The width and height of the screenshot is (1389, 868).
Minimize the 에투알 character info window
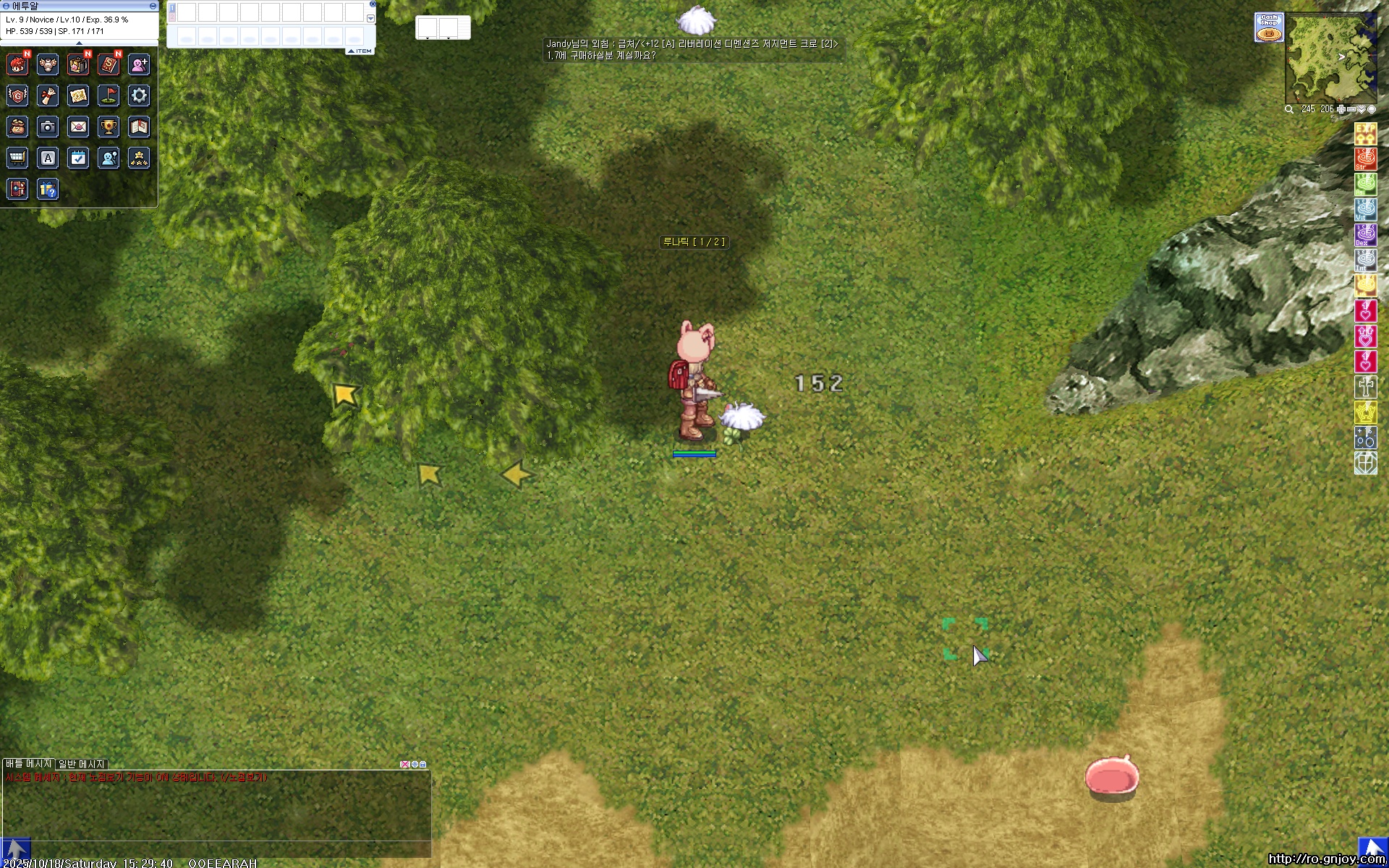tap(153, 6)
